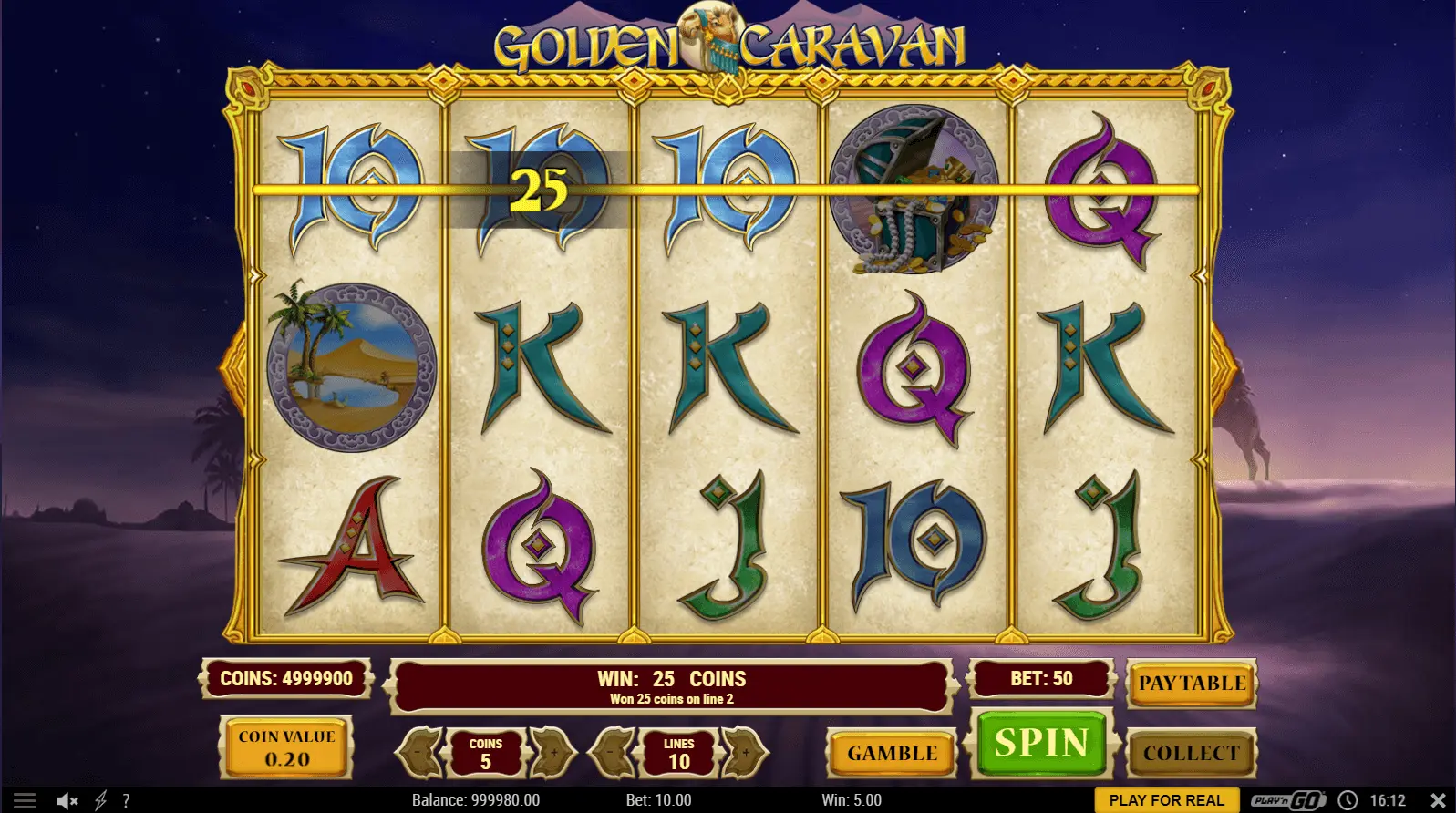Increase the number of coins per line
The image size is (1456, 813).
tap(552, 753)
